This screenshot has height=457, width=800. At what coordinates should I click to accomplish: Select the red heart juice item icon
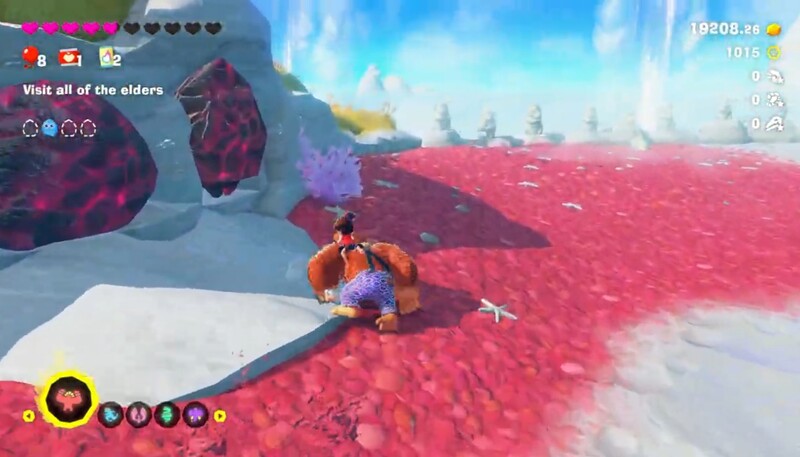click(x=68, y=58)
